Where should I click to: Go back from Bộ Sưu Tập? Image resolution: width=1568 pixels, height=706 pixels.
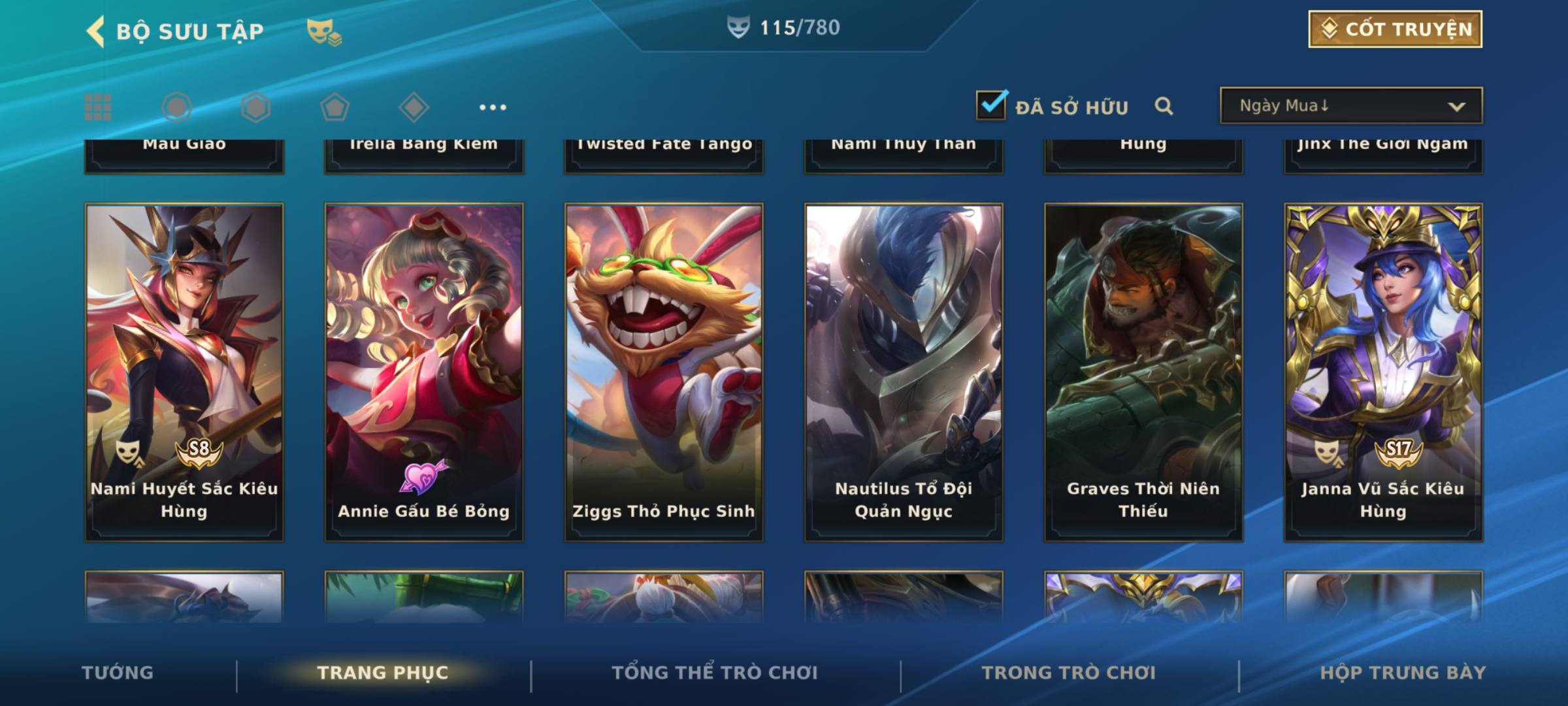[x=96, y=31]
